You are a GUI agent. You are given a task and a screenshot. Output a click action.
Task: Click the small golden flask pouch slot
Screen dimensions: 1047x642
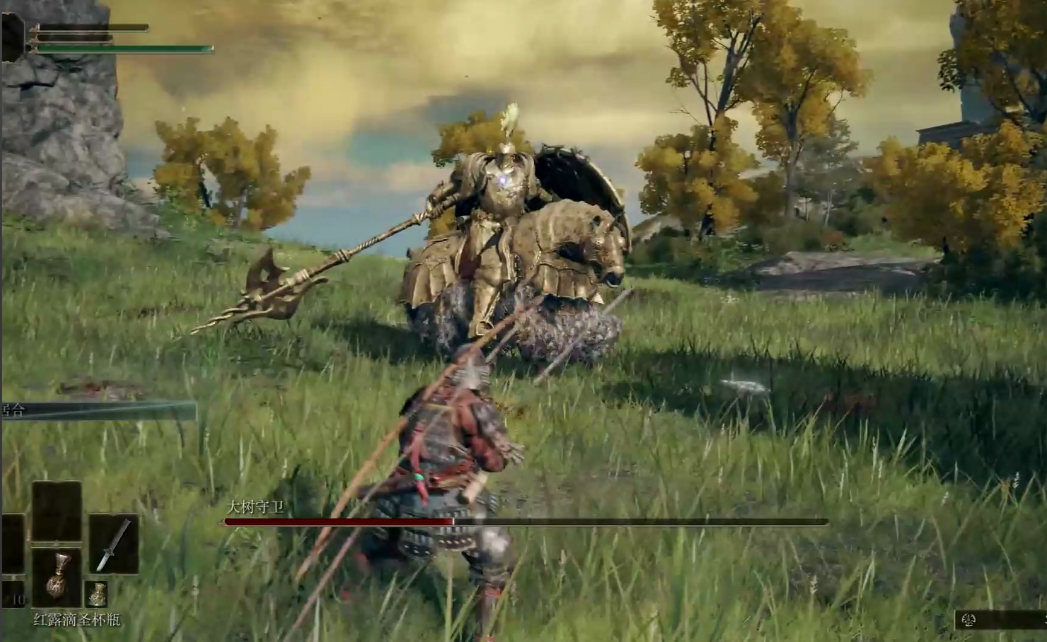(x=96, y=594)
